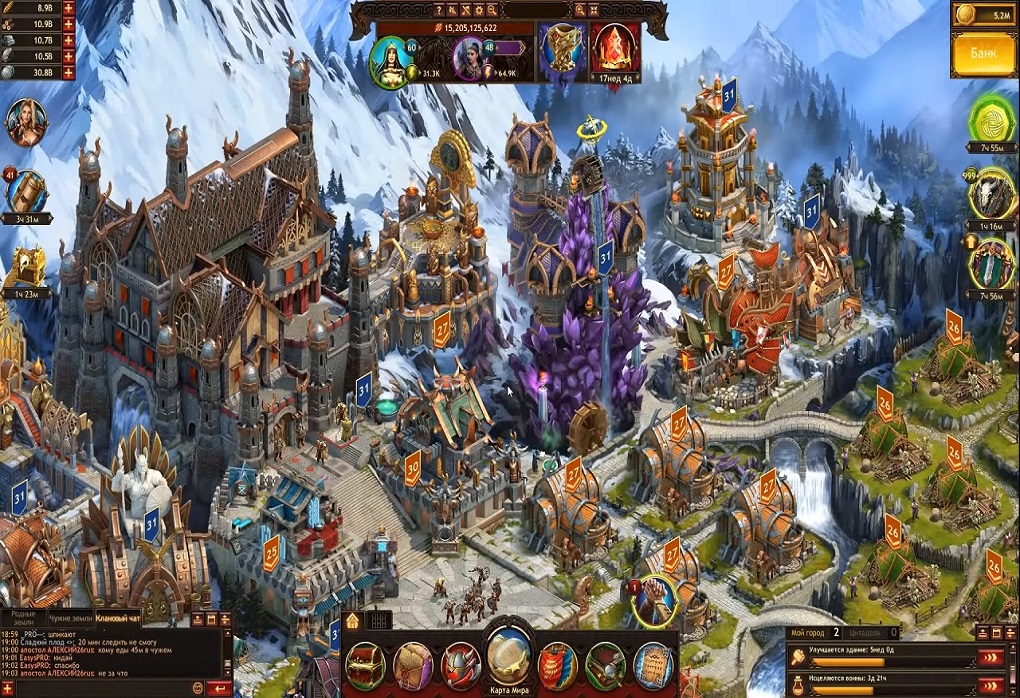Image resolution: width=1020 pixels, height=698 pixels.
Task: Open the golden skull chest reward
Action: [26, 266]
